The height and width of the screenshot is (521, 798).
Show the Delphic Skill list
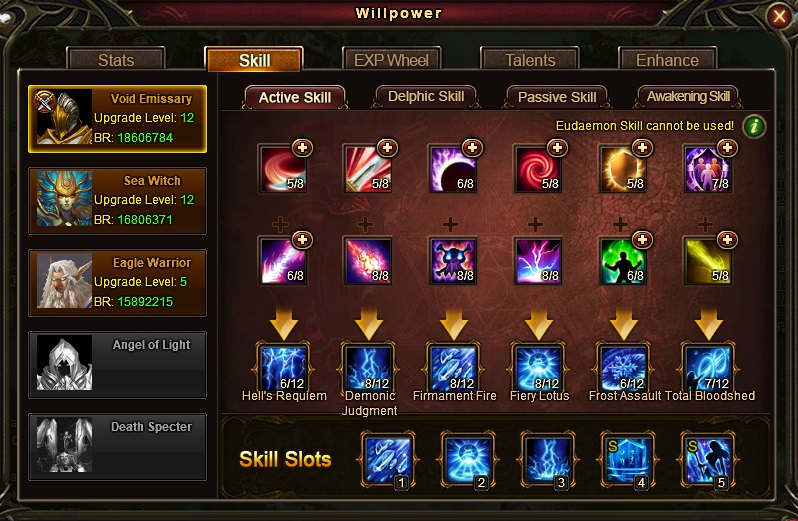pos(426,97)
